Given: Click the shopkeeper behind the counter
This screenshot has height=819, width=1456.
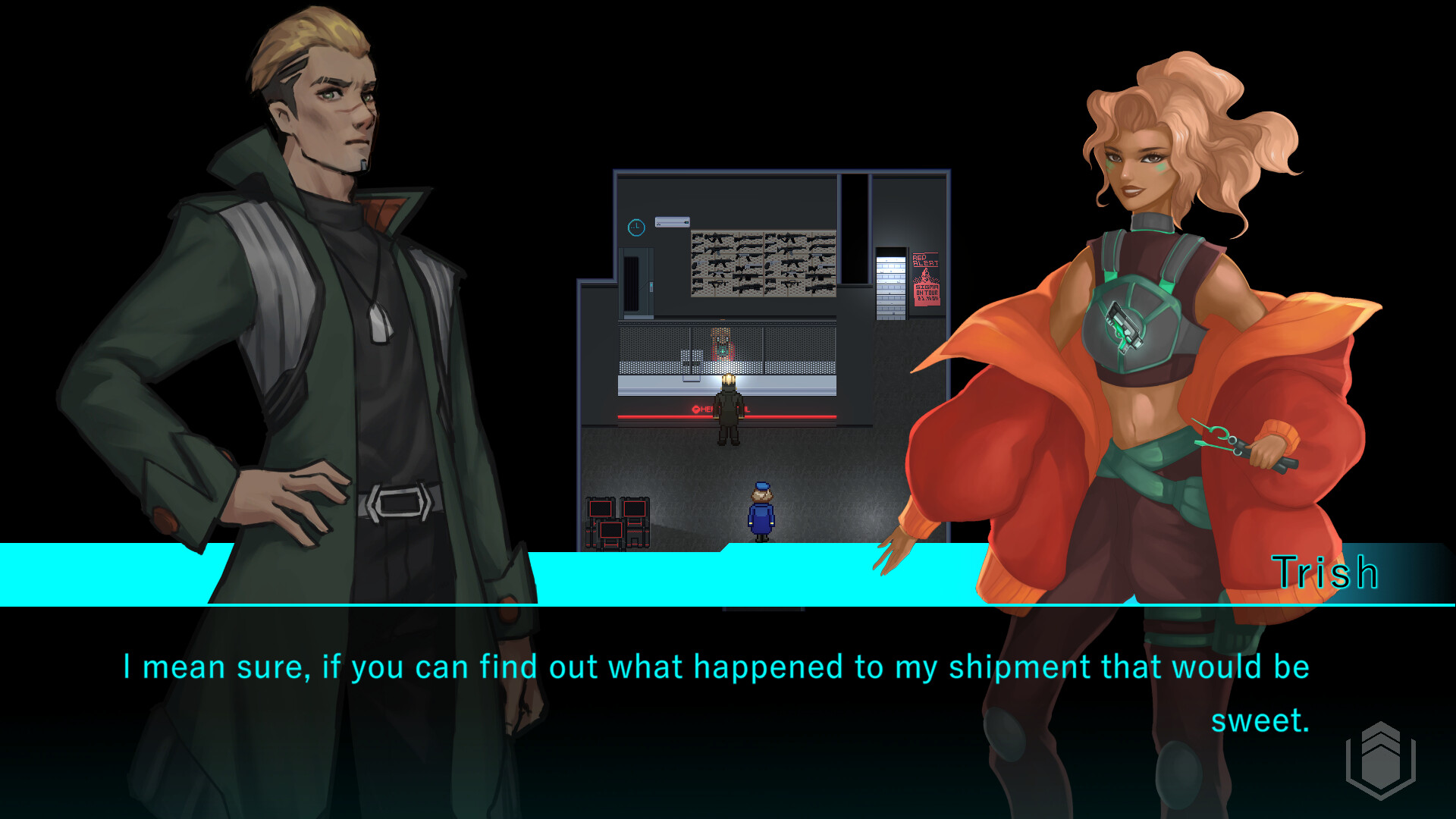Looking at the screenshot, I should coord(720,341).
